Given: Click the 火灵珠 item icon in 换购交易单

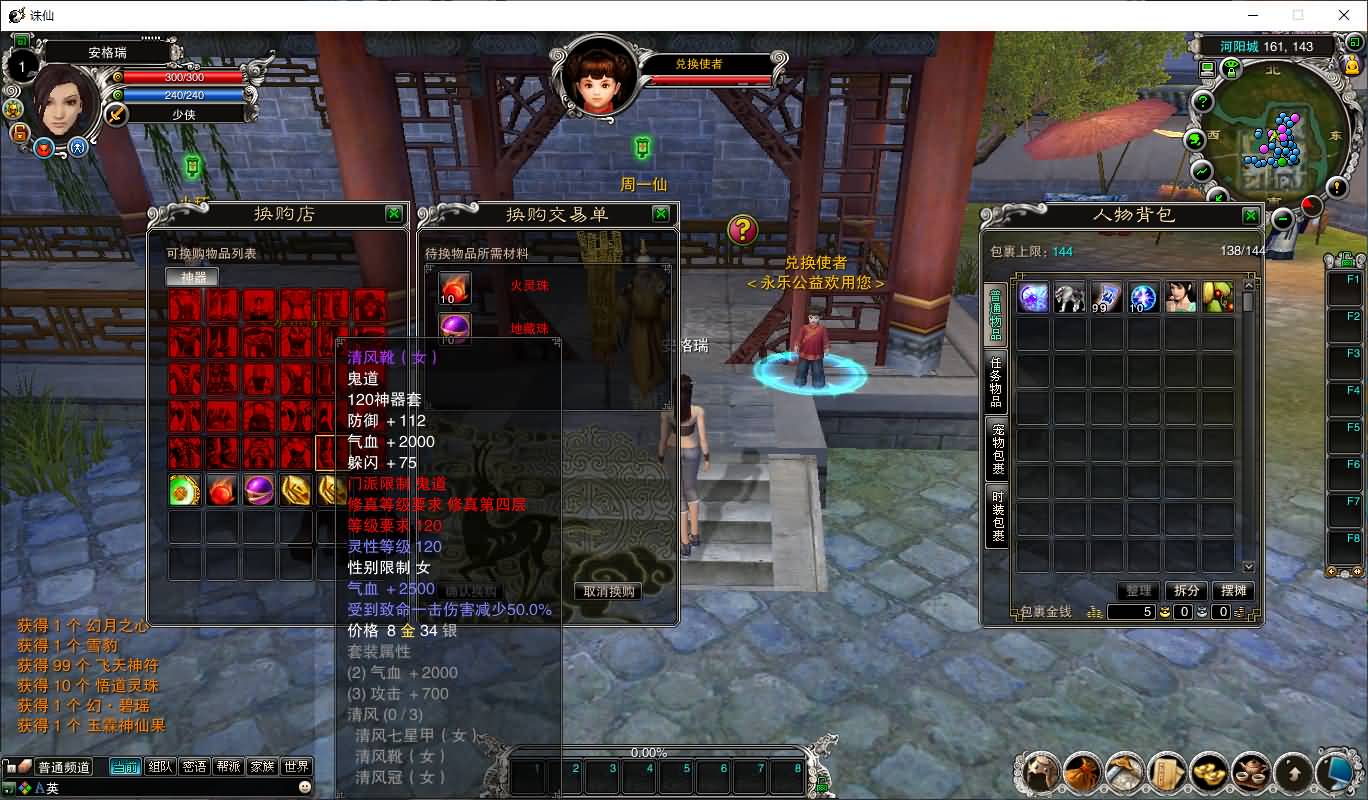Looking at the screenshot, I should (x=455, y=288).
